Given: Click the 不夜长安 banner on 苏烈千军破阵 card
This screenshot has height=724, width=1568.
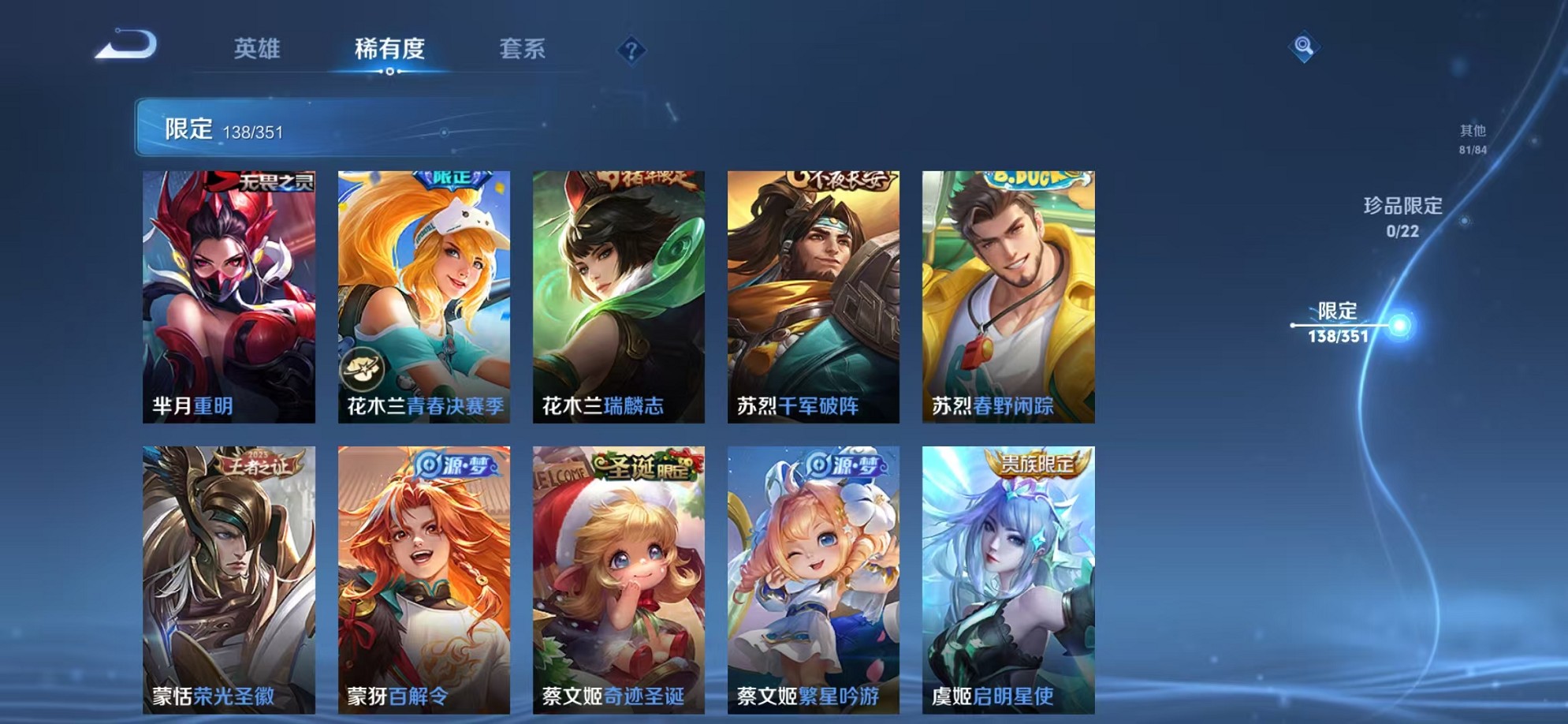Looking at the screenshot, I should (840, 181).
